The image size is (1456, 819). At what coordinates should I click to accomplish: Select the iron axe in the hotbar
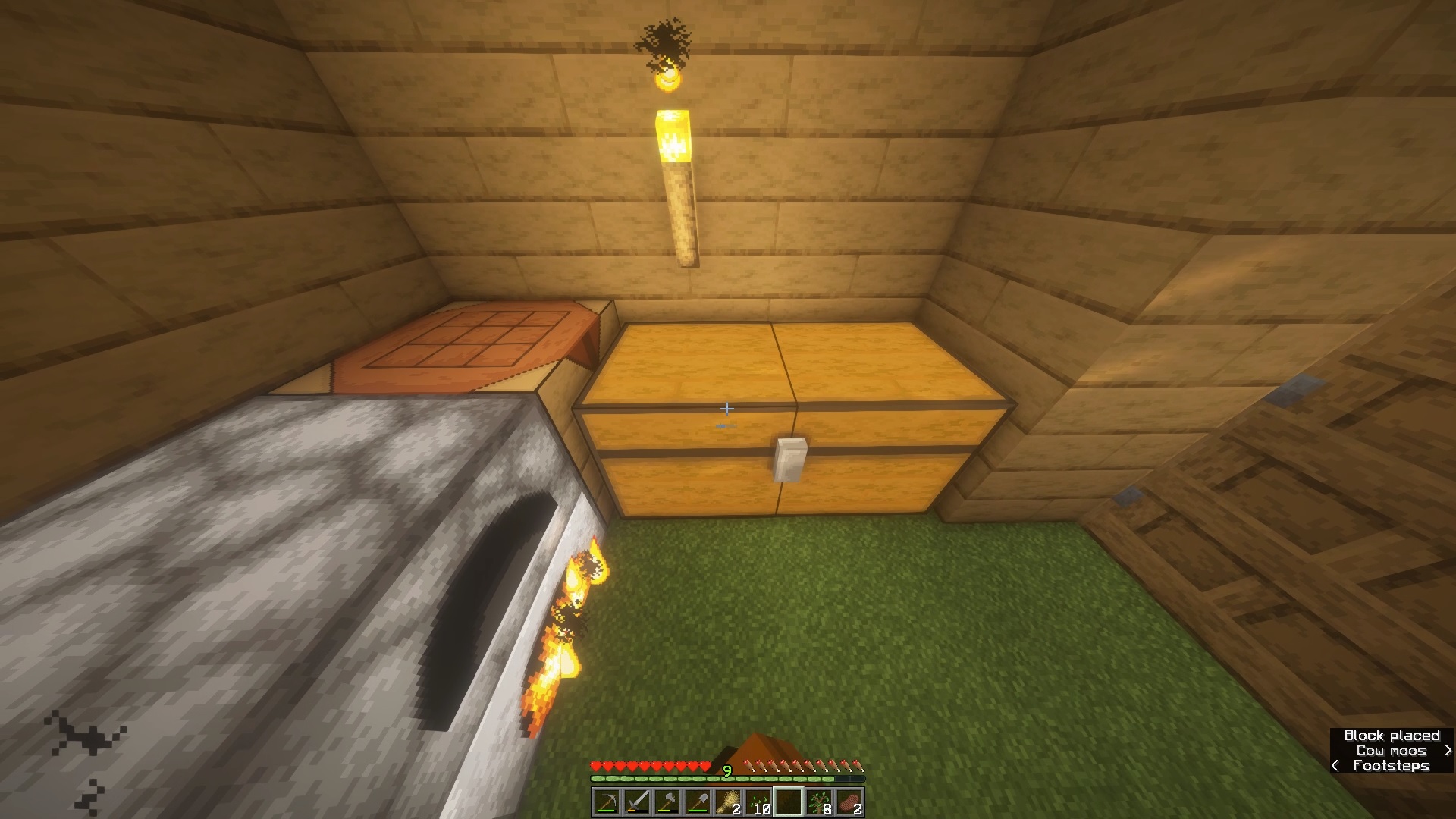(x=667, y=802)
